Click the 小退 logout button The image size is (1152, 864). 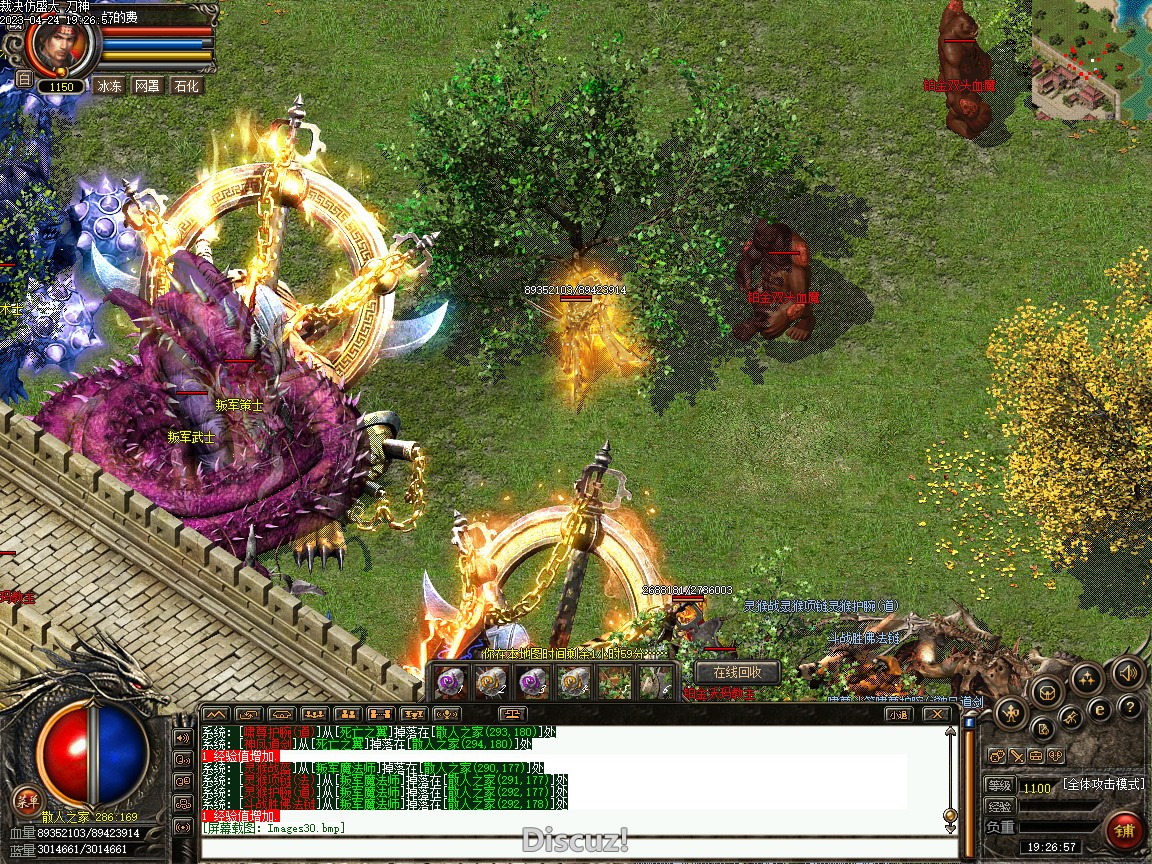pyautogui.click(x=897, y=714)
